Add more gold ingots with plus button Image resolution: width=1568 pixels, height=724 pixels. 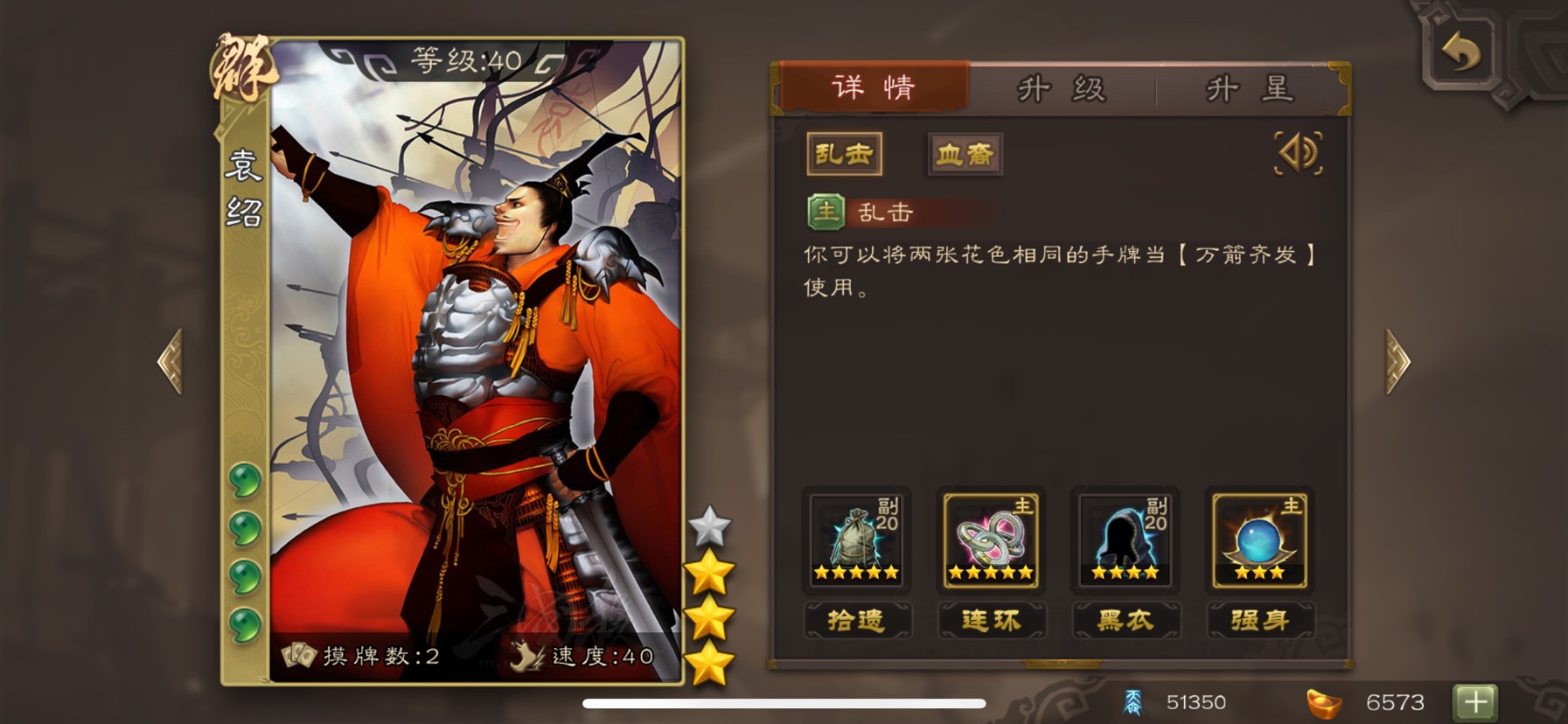(x=1474, y=701)
